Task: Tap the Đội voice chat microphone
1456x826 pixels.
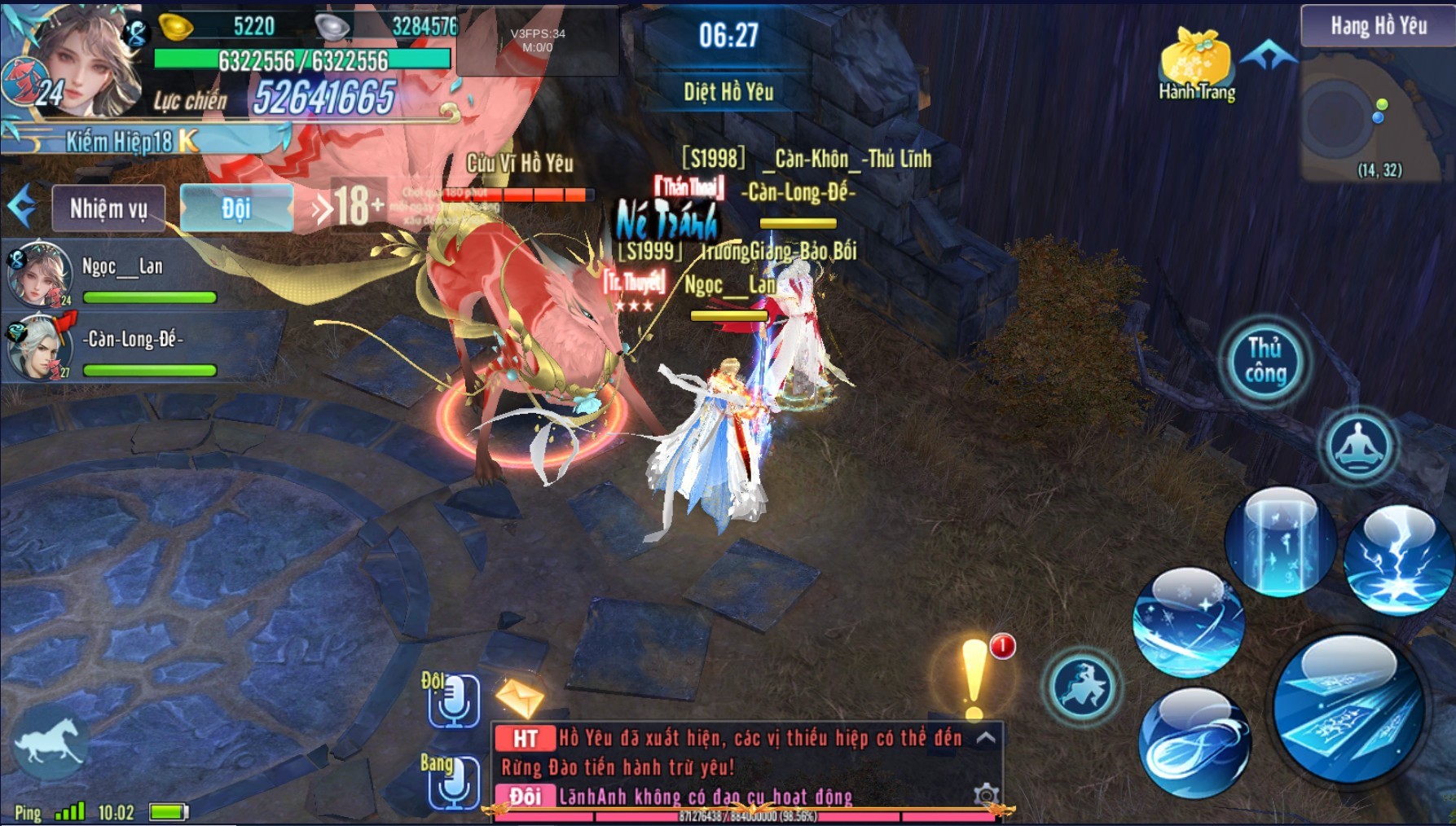Action: [454, 700]
